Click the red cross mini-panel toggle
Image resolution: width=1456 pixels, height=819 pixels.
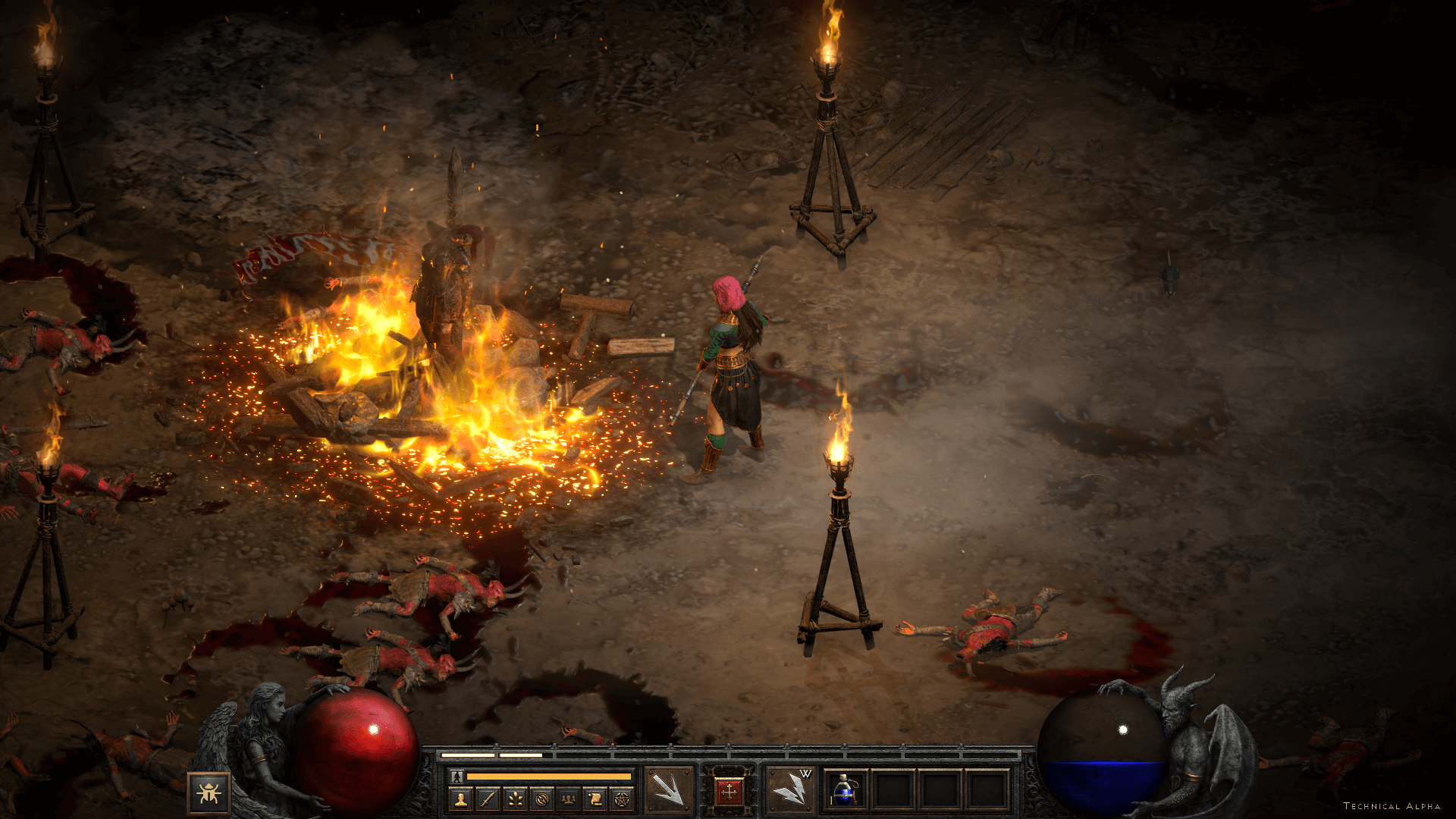pos(730,792)
